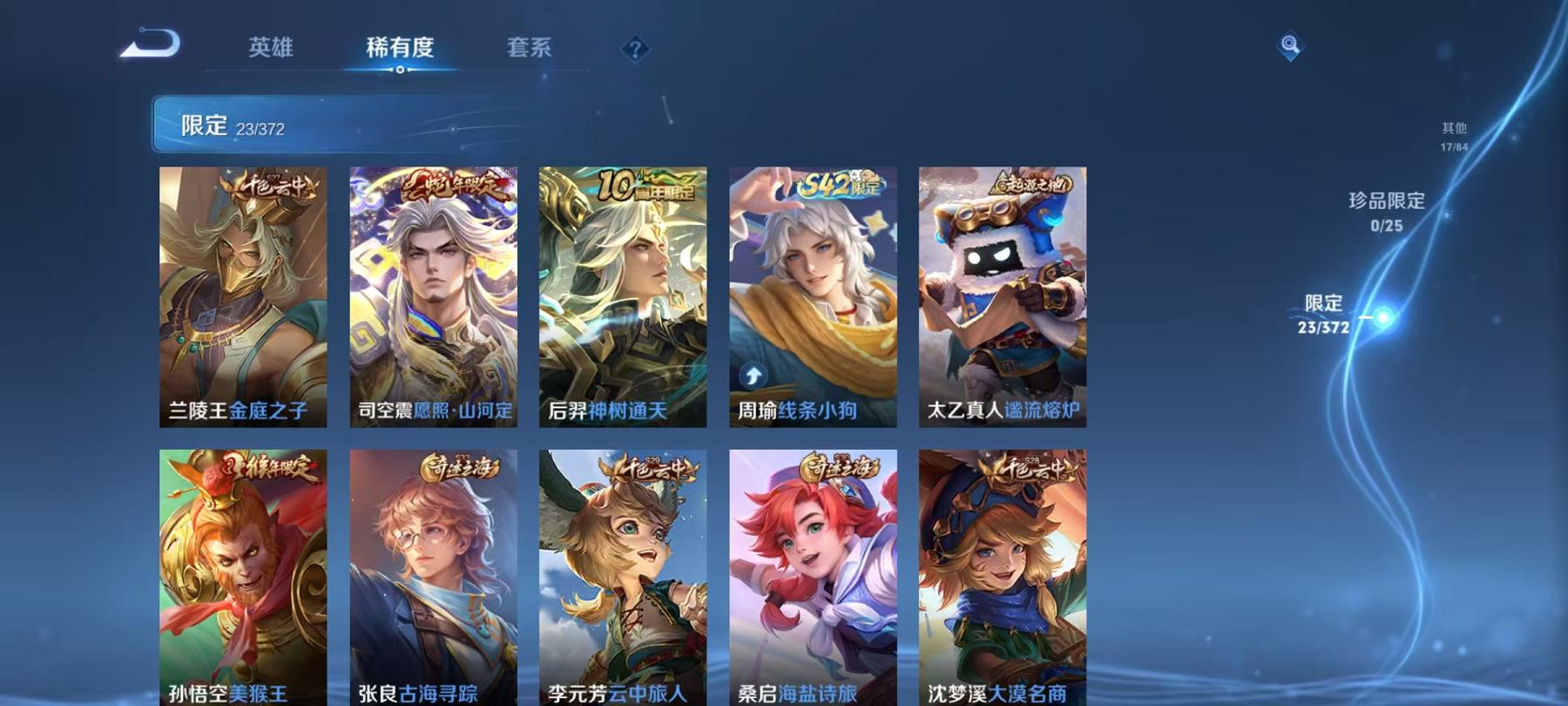Select the 稀有度 tab

[402, 48]
